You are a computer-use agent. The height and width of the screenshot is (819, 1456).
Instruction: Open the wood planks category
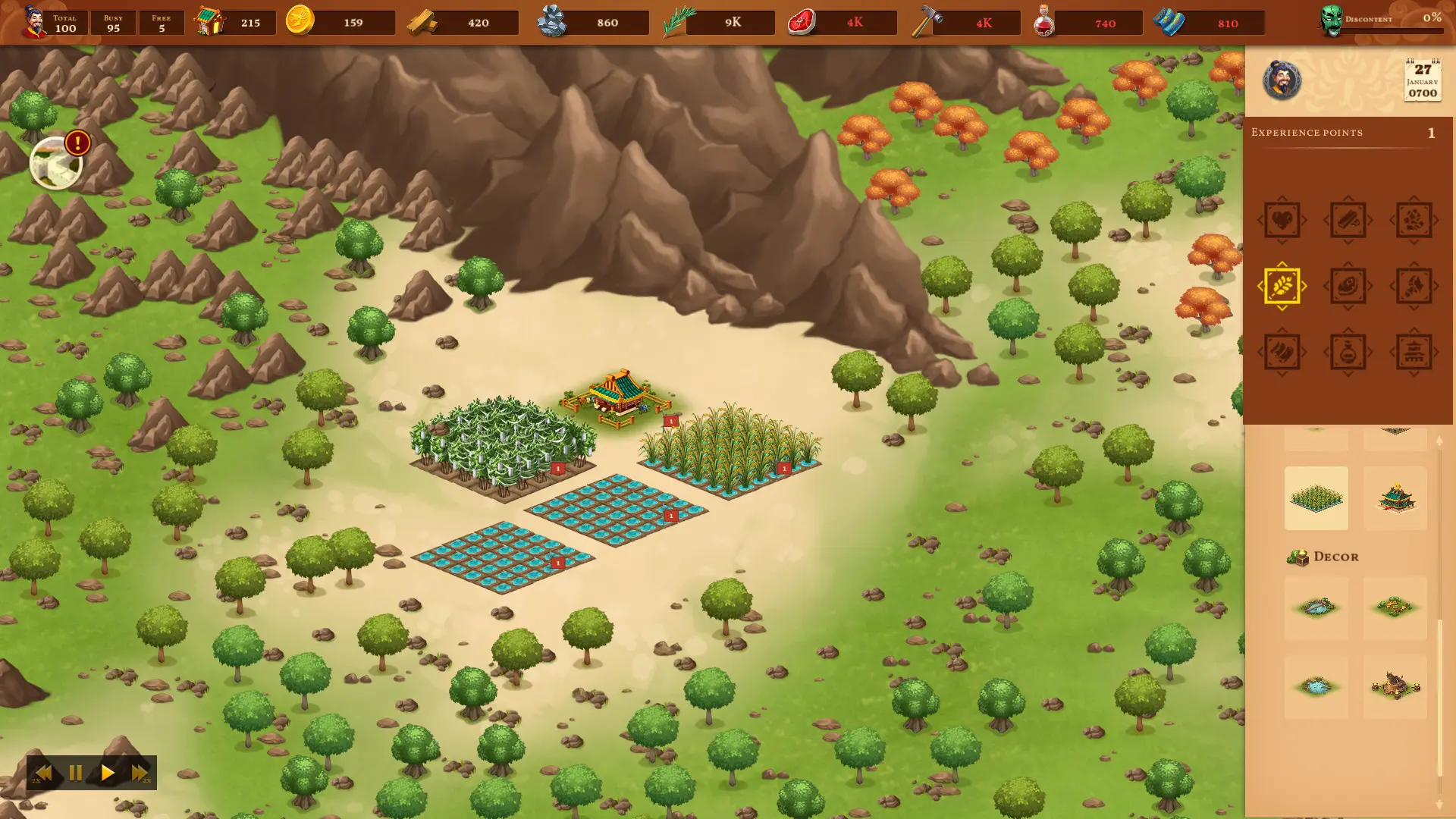coord(1349,219)
